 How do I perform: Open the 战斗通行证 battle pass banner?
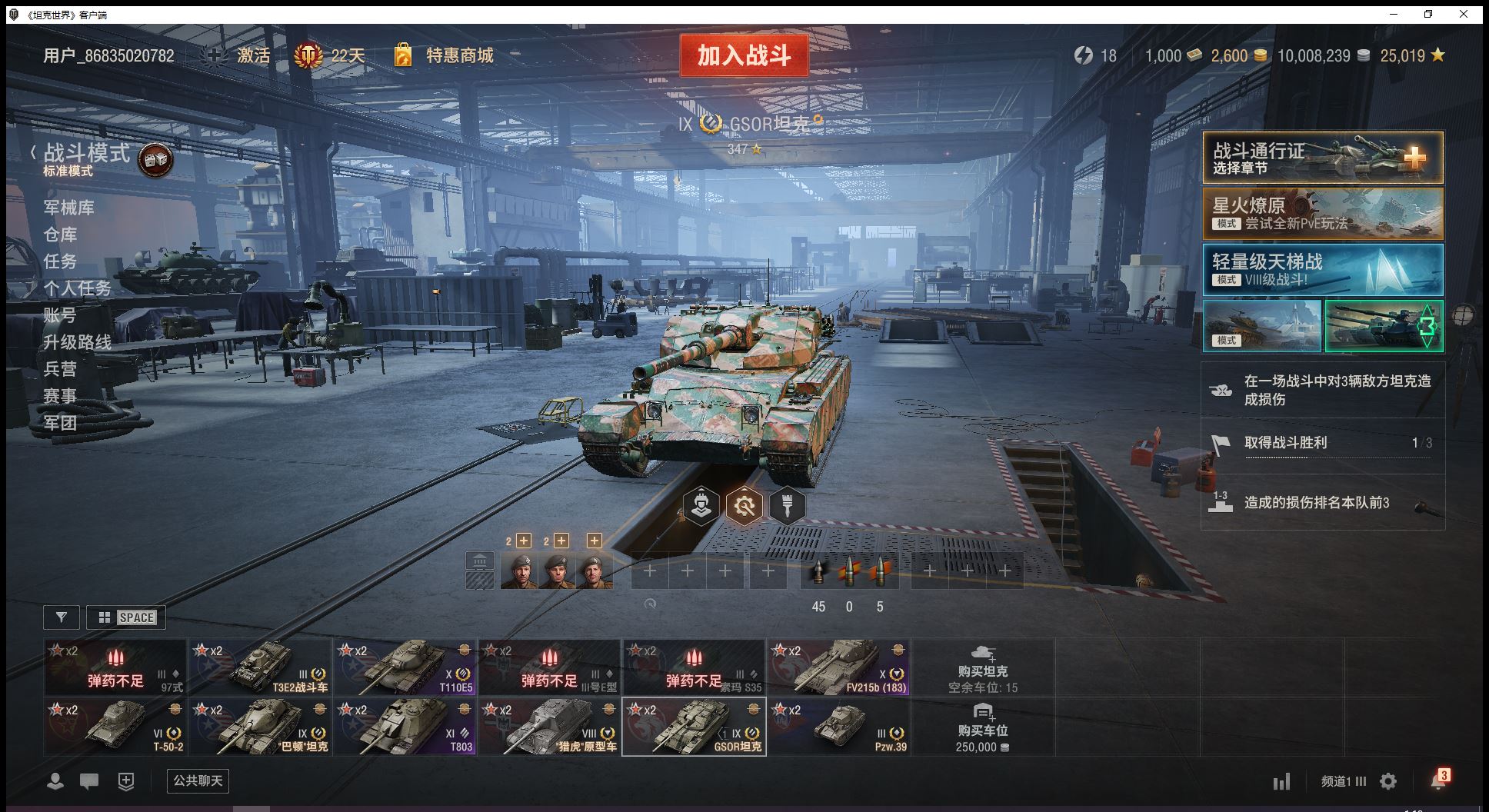point(1322,158)
